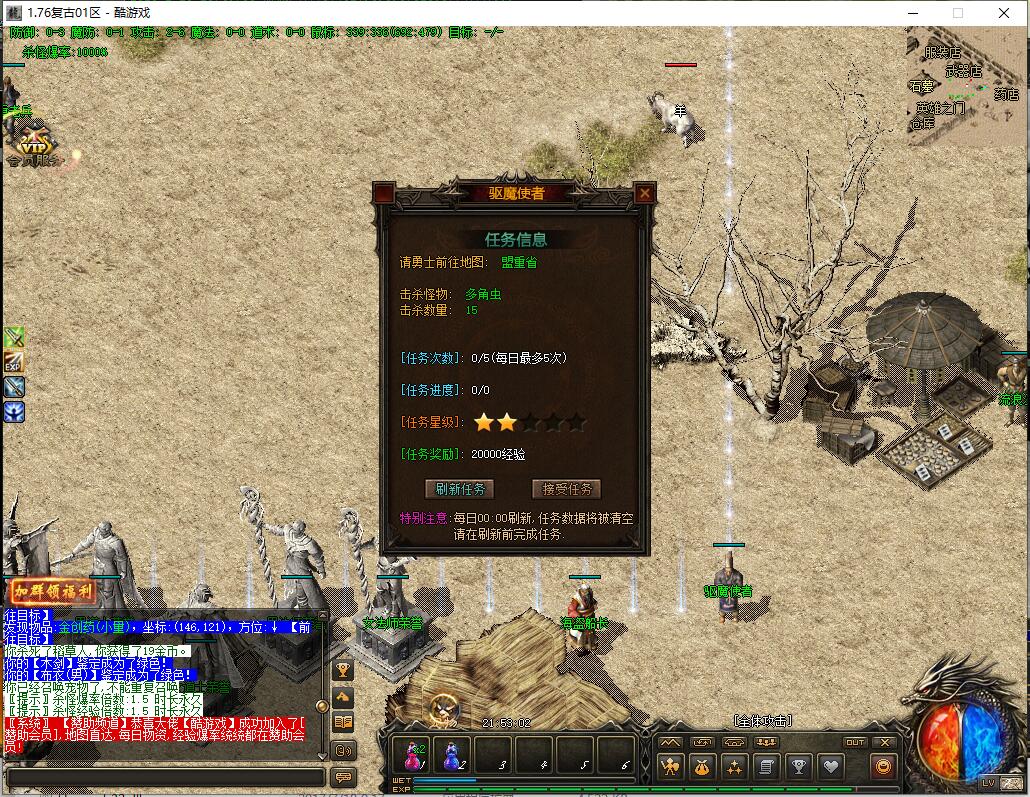Click the heart icon in the bottom bar
The height and width of the screenshot is (797, 1030).
(x=830, y=767)
